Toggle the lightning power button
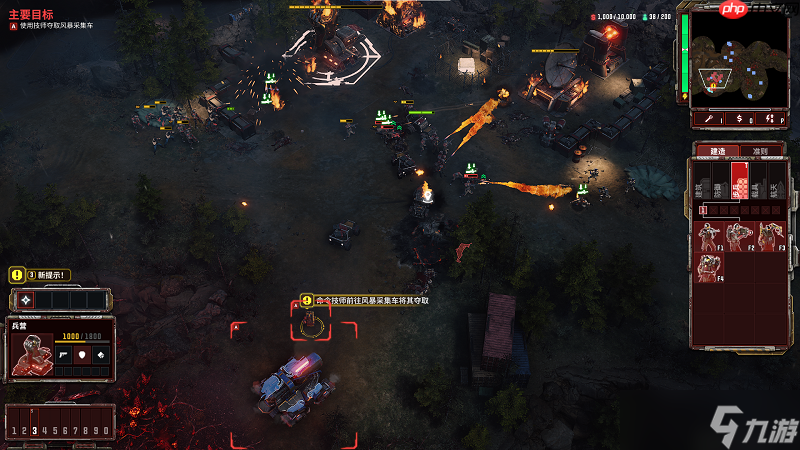Screen dimensions: 800x450 coord(769,119)
